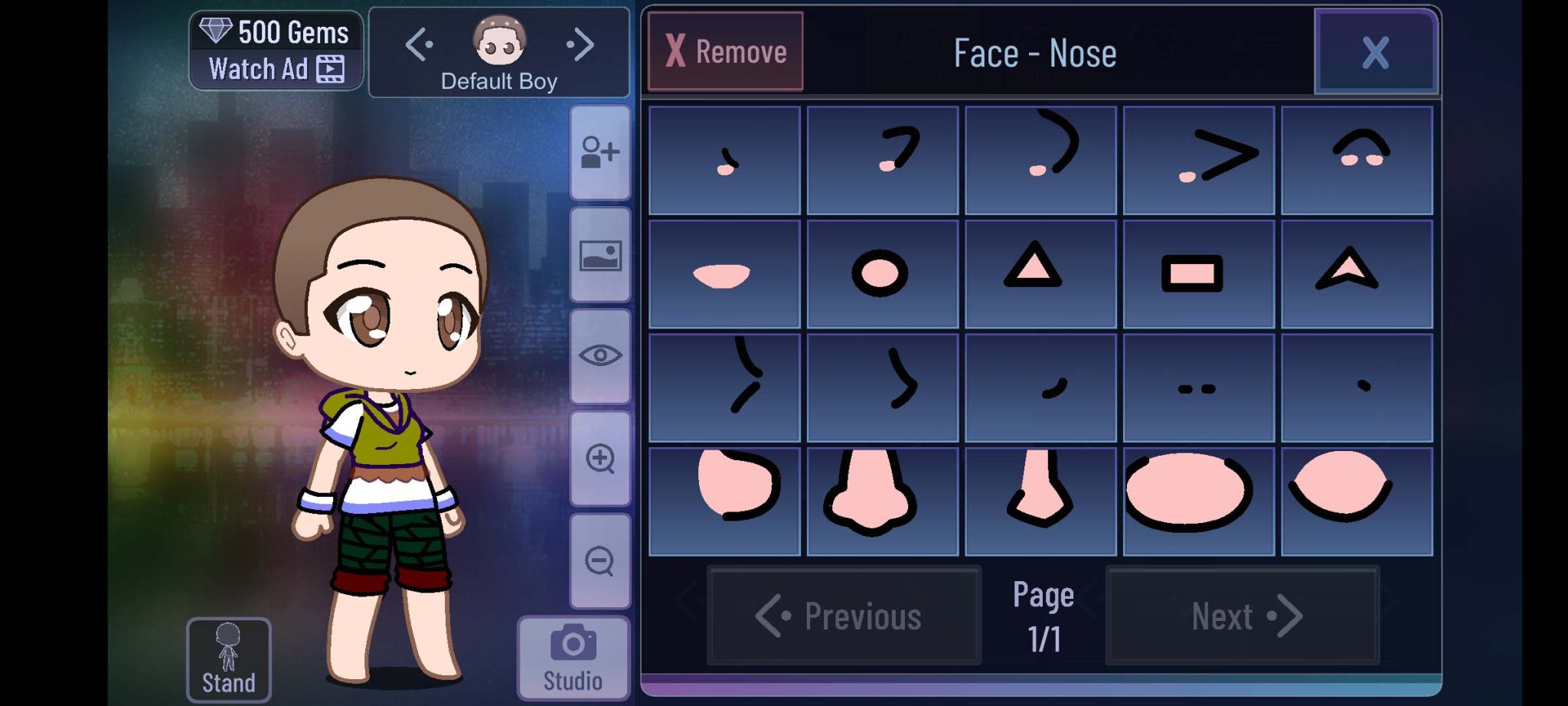This screenshot has width=1568, height=706.
Task: Select the plain pink oval nose without outline
Action: tap(724, 274)
